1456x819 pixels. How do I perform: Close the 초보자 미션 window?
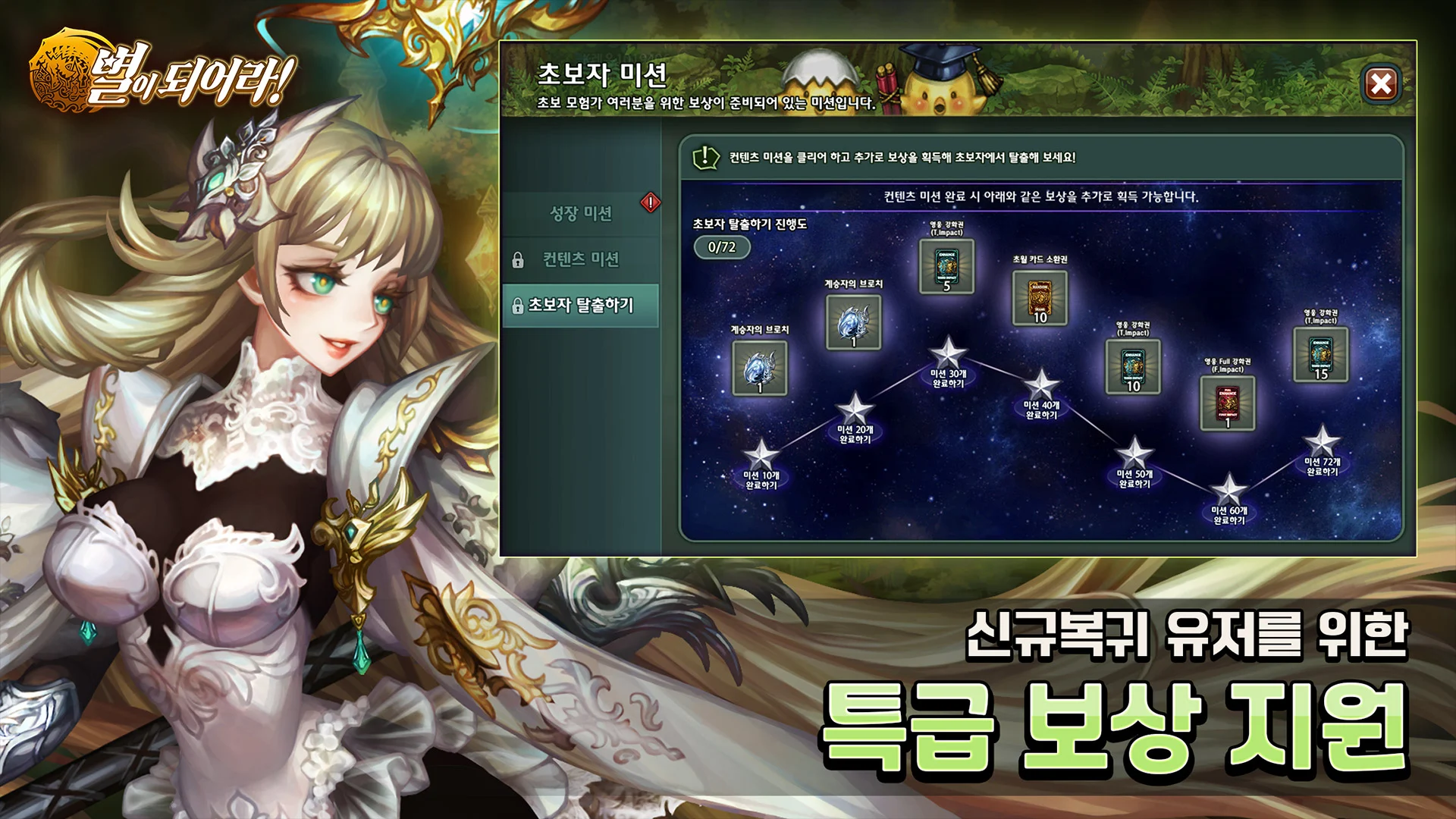(x=1383, y=86)
